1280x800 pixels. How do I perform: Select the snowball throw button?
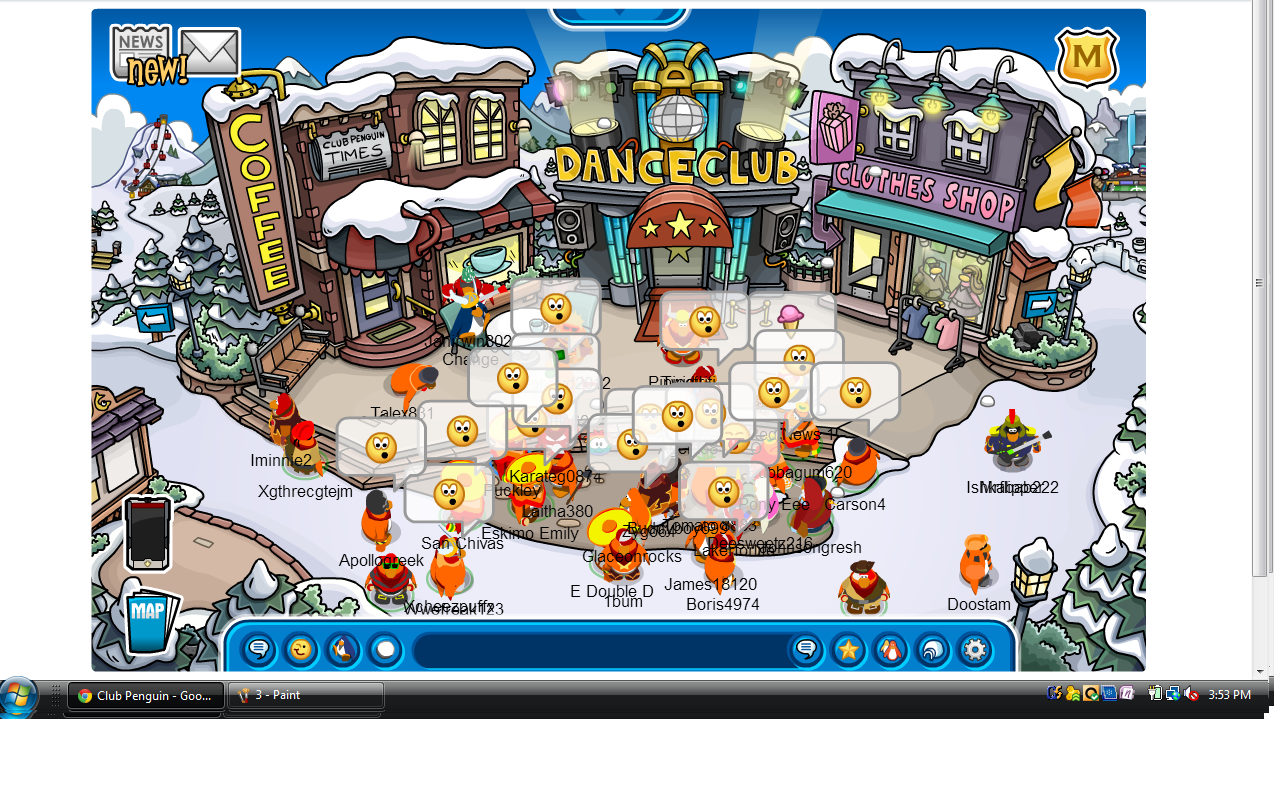(385, 650)
